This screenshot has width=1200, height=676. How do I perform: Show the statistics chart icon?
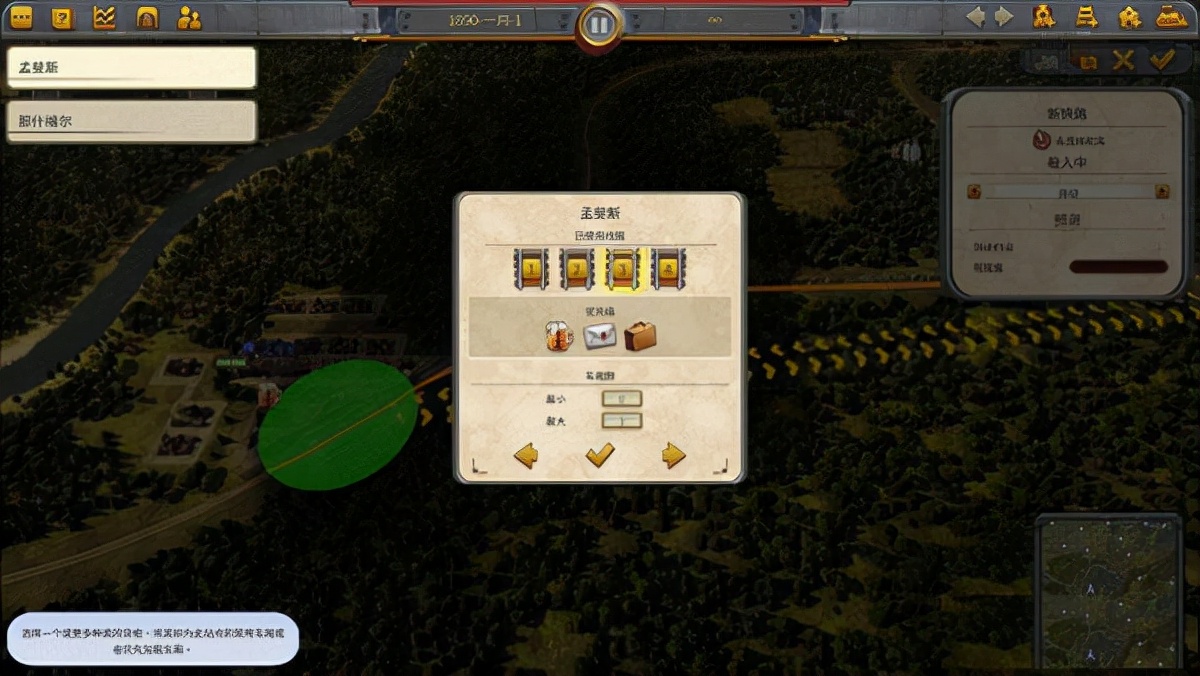(104, 17)
